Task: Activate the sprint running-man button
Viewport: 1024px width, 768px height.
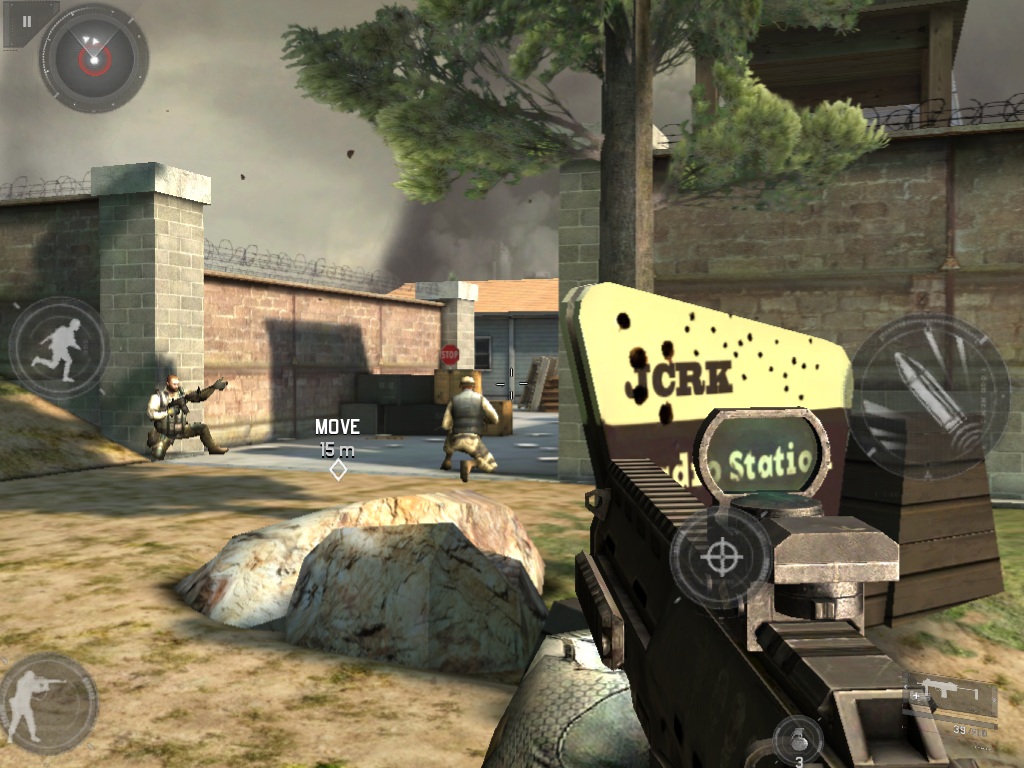Action: (x=59, y=348)
